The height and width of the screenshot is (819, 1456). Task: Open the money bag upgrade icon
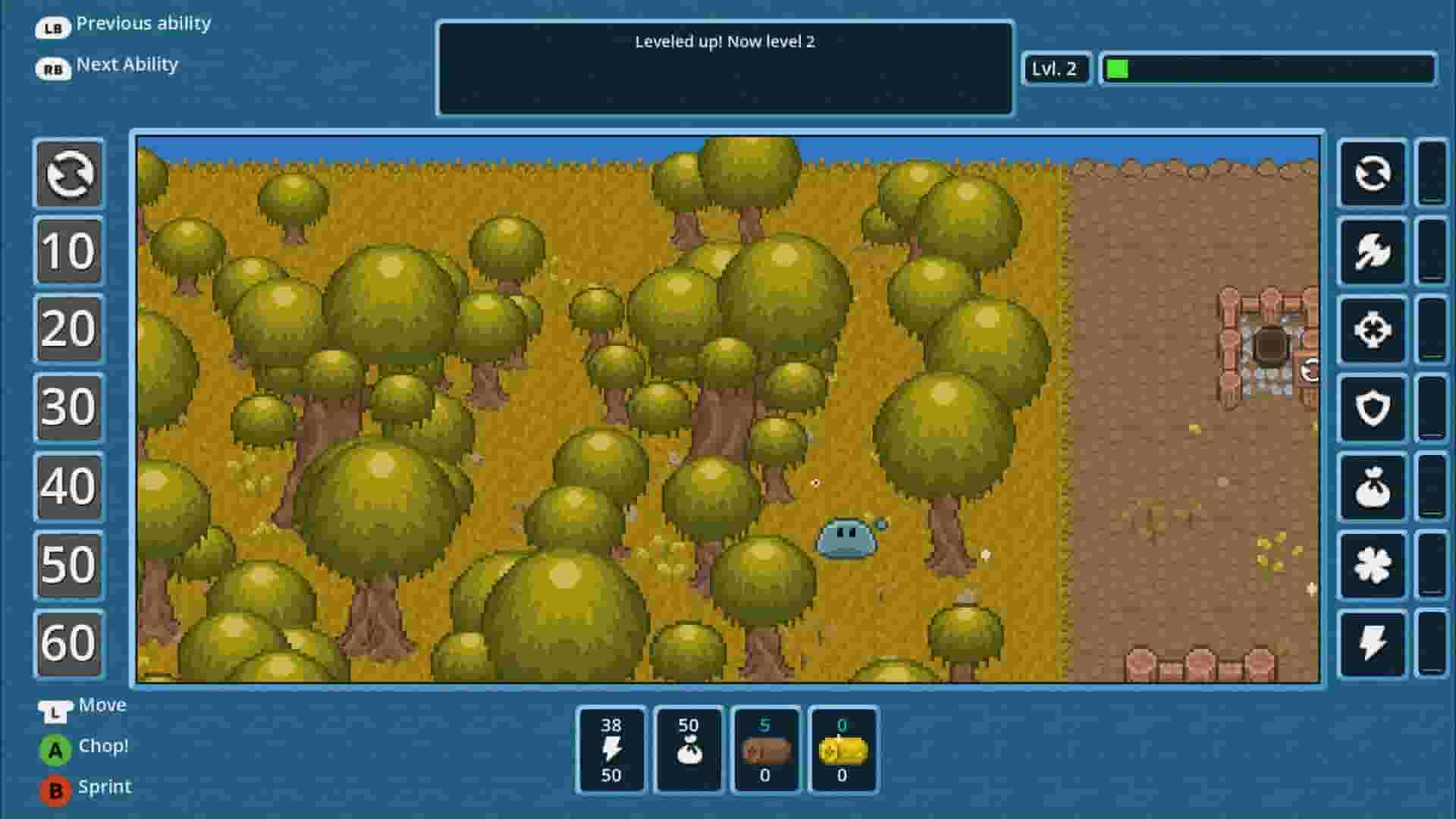tap(1373, 485)
